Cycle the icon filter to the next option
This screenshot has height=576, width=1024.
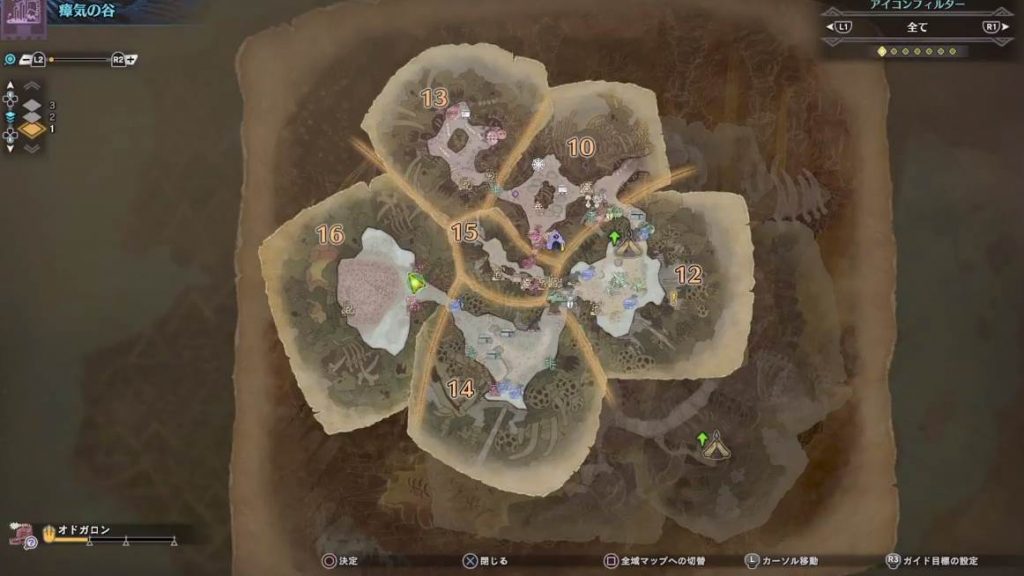point(992,27)
